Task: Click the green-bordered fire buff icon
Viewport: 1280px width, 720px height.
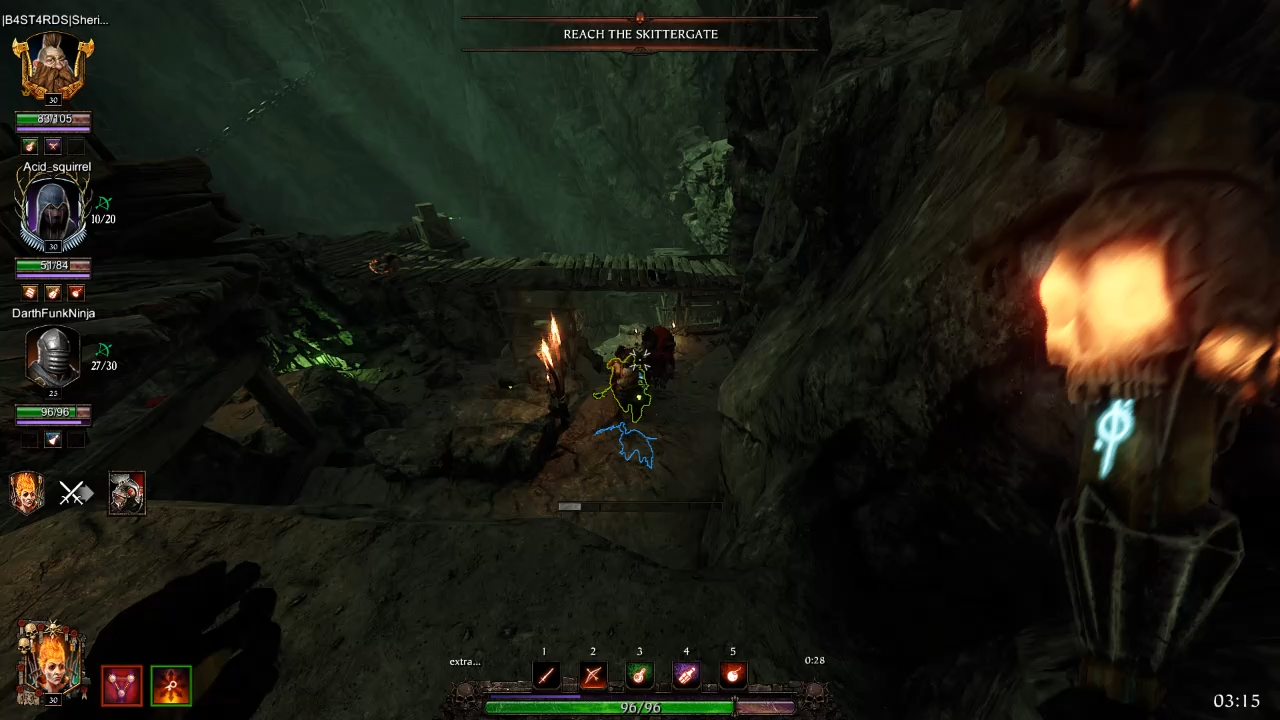Action: click(x=171, y=686)
